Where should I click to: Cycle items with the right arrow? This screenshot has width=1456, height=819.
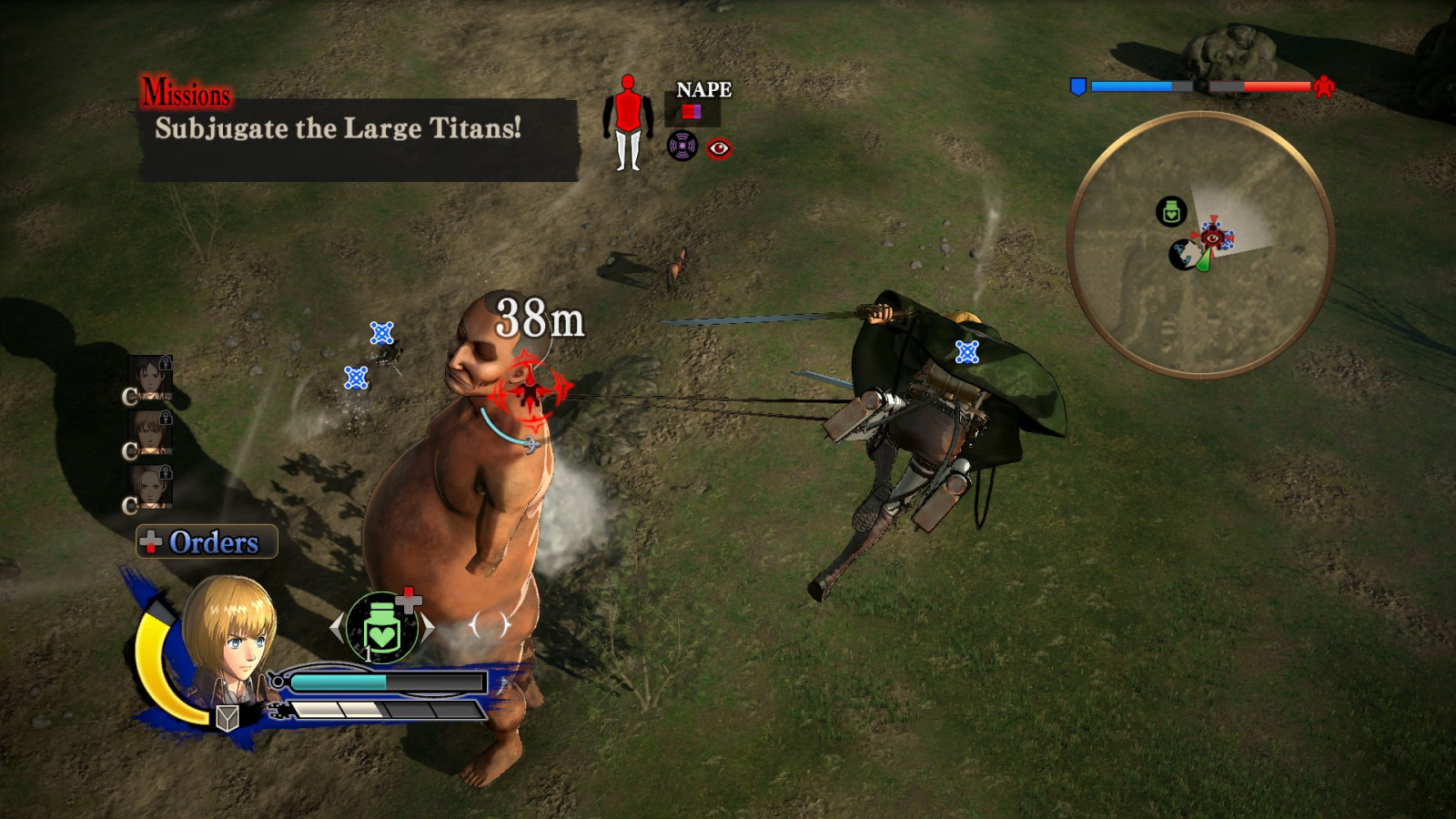(x=427, y=627)
